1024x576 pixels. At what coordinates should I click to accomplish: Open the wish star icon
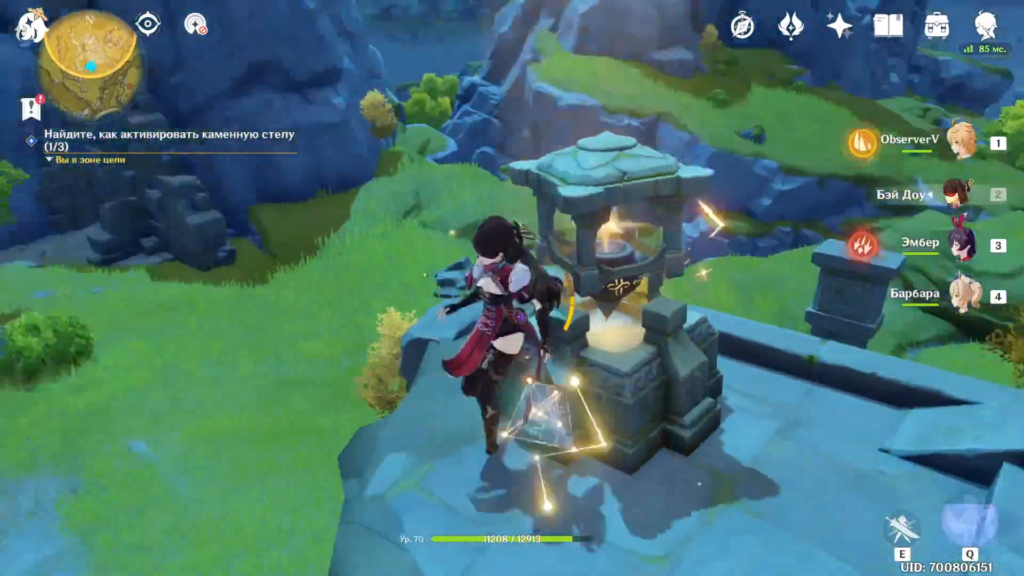tap(838, 26)
